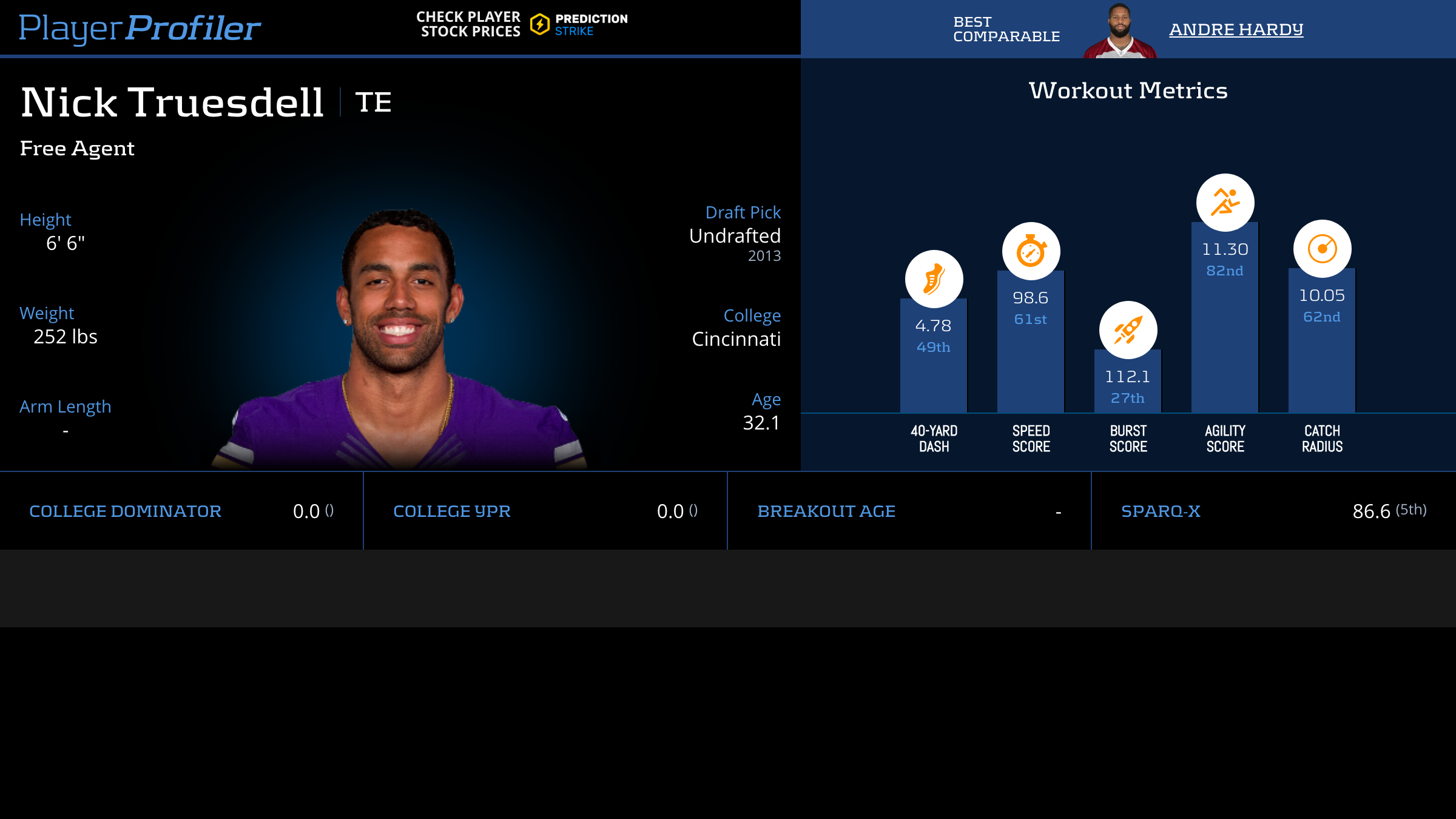Viewport: 1456px width, 819px height.
Task: Click the 40-yard dash shoe icon
Action: coord(934,279)
